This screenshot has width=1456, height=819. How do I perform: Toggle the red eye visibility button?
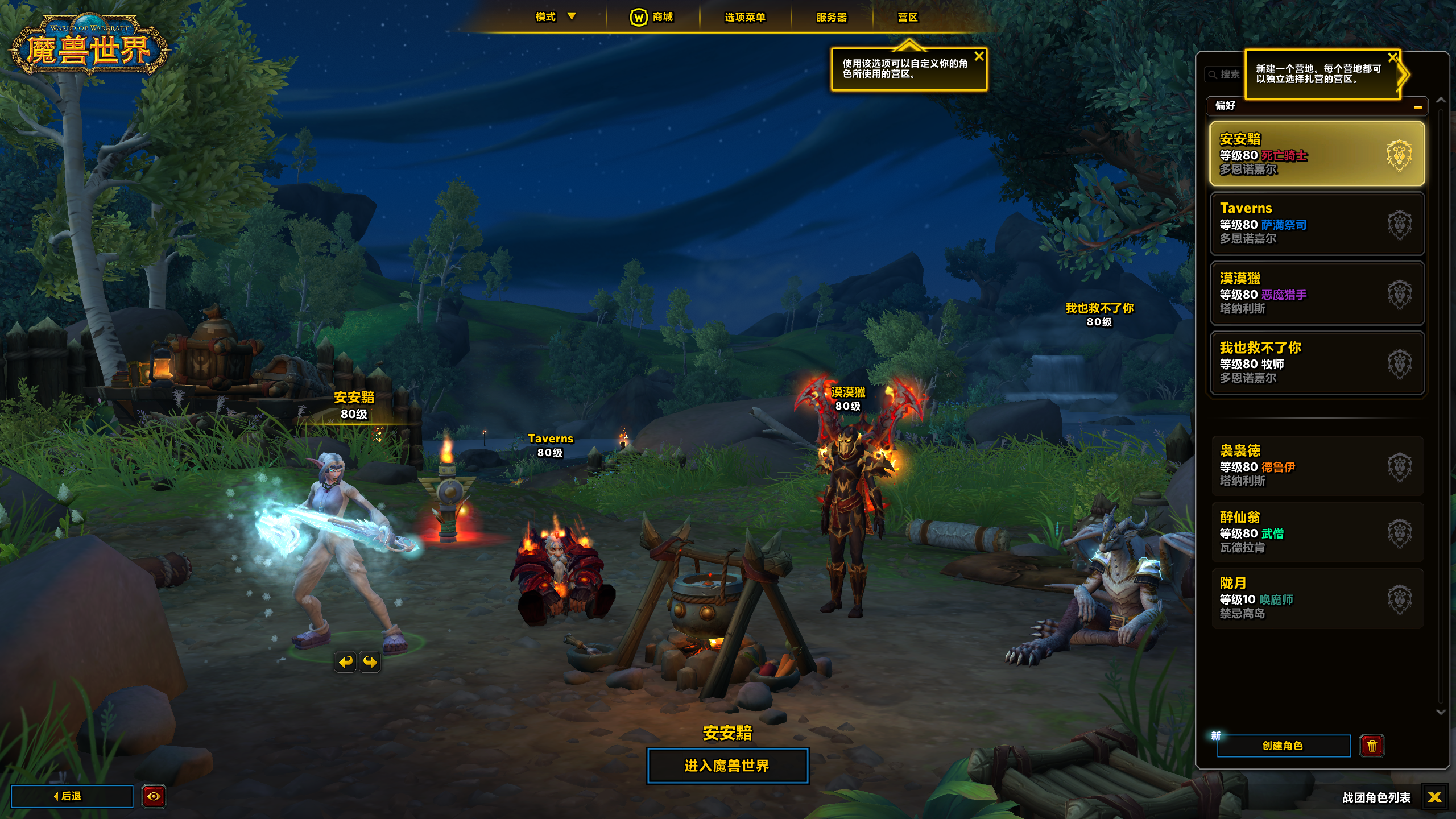click(x=154, y=796)
